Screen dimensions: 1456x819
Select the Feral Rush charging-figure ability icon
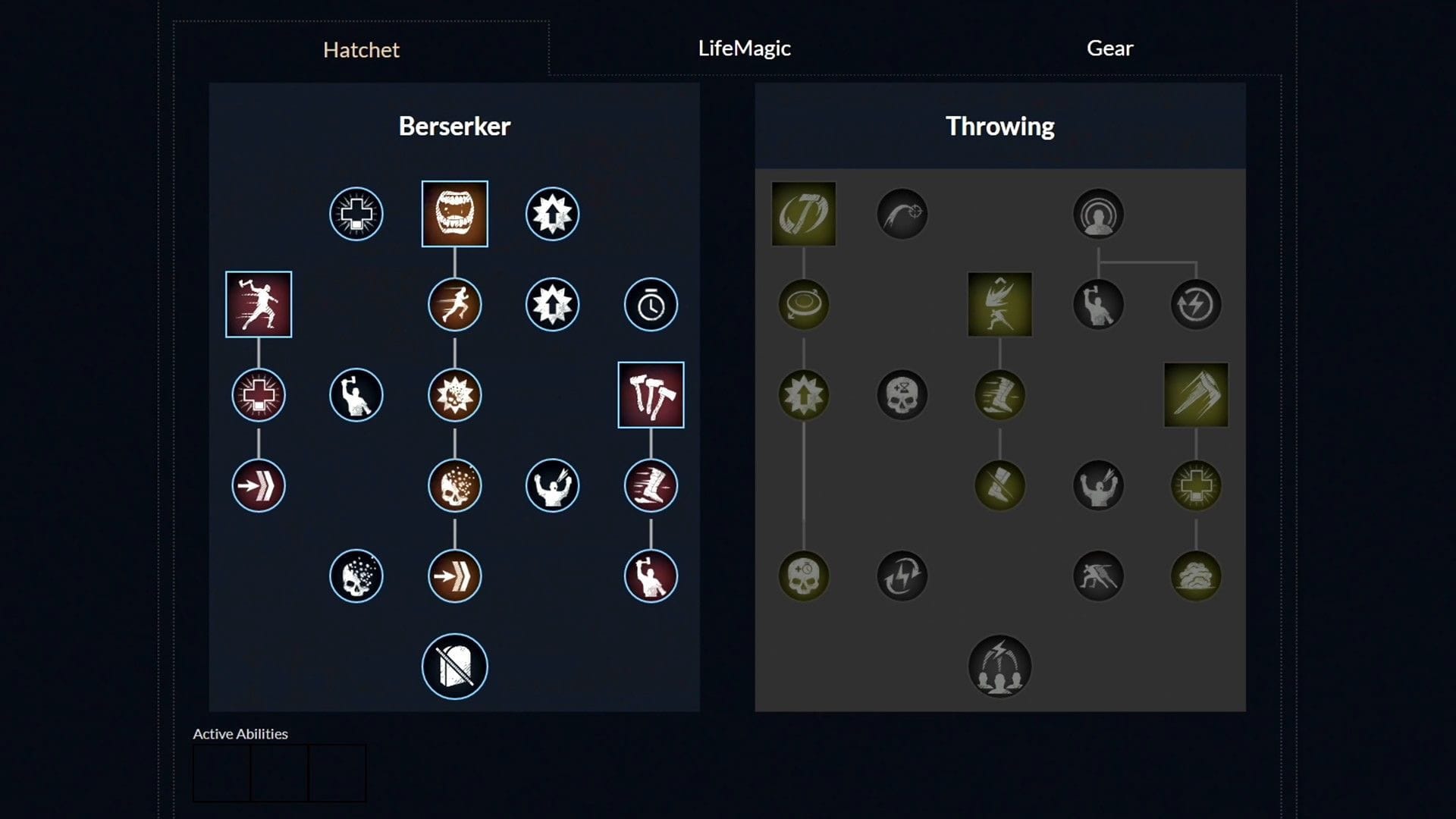click(259, 305)
